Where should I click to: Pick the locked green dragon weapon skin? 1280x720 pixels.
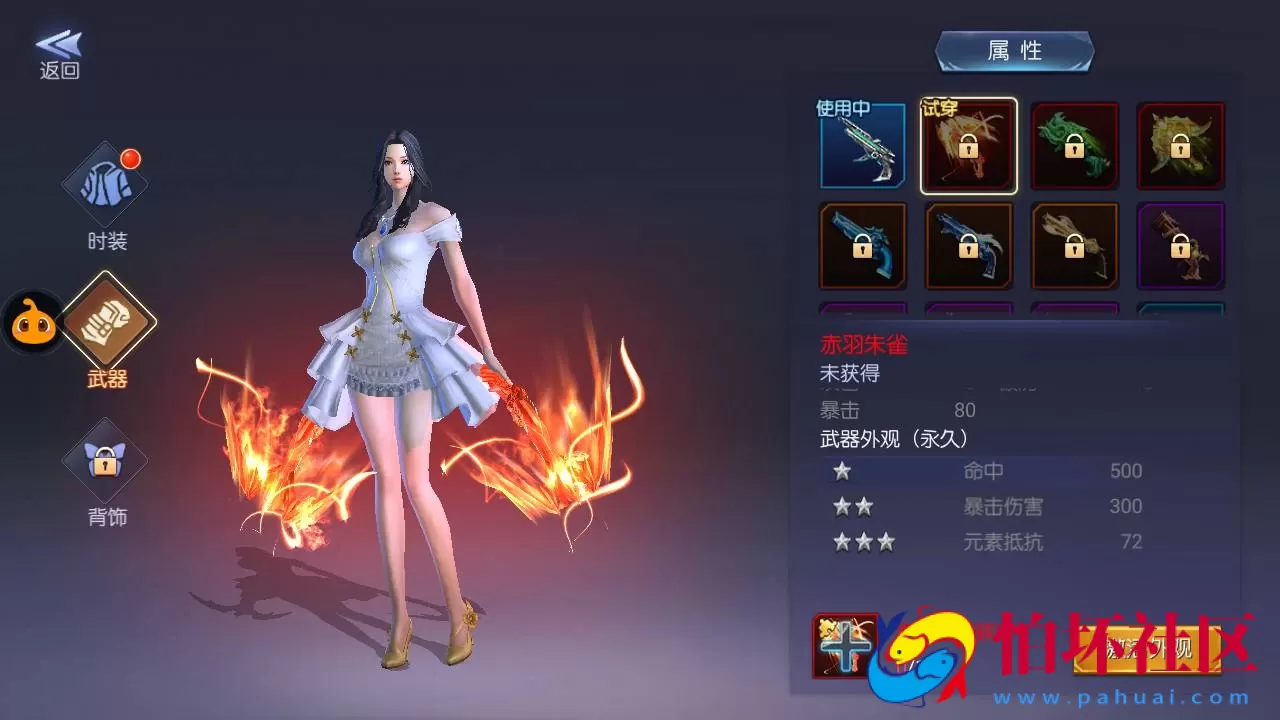(1074, 146)
